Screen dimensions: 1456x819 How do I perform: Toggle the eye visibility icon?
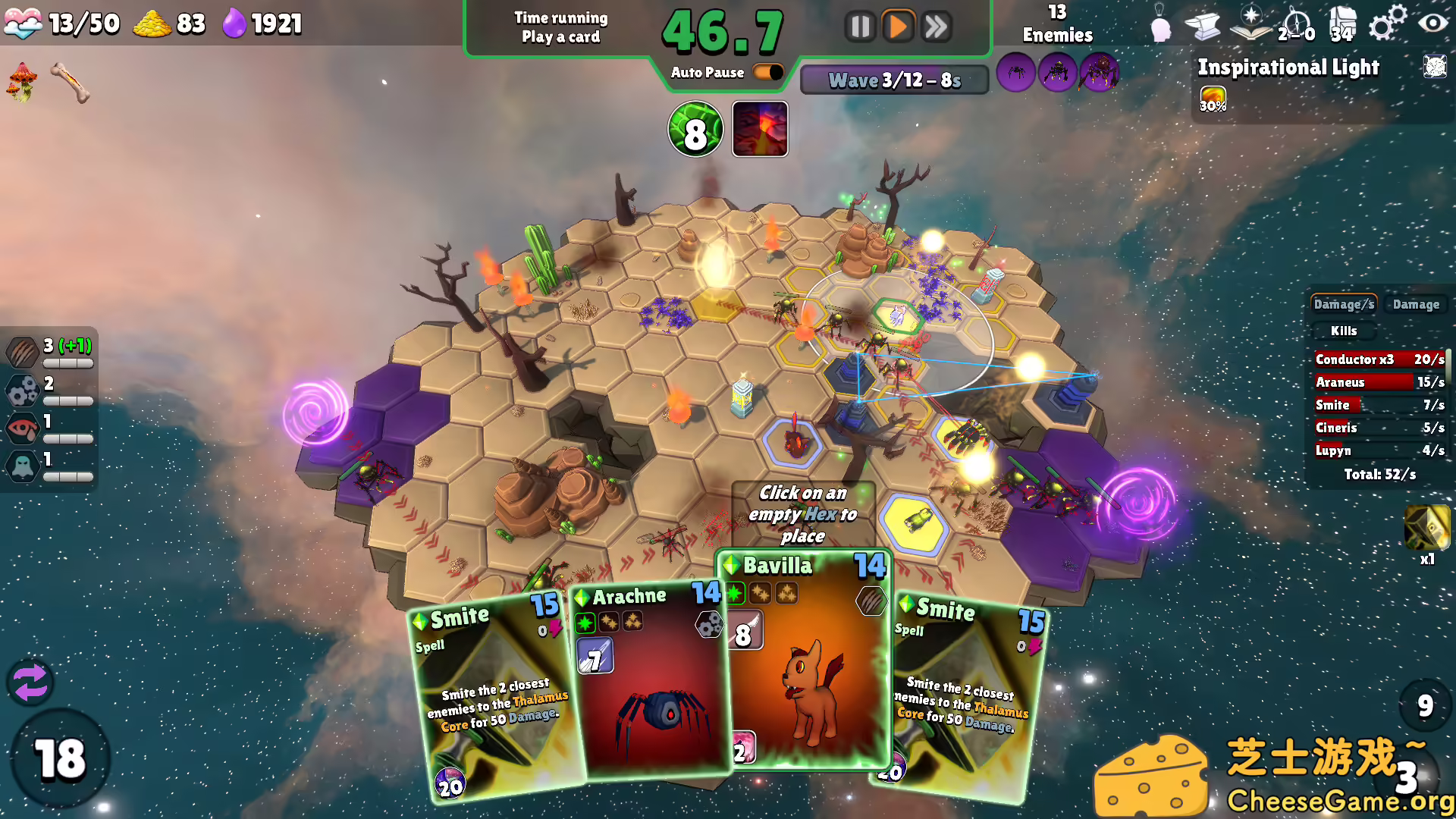1432,23
